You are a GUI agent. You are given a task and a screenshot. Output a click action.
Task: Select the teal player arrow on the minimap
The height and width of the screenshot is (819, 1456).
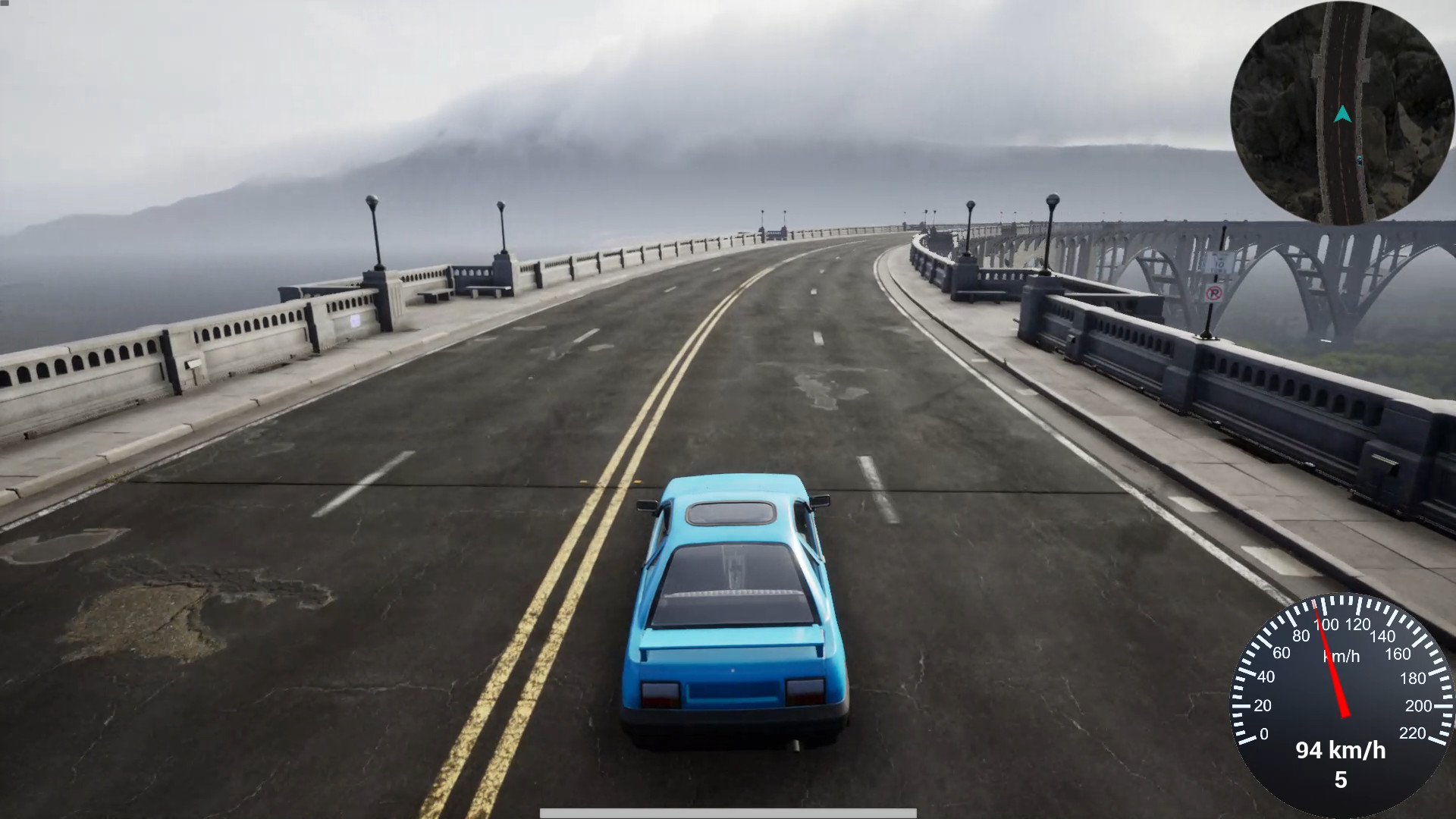(1342, 112)
